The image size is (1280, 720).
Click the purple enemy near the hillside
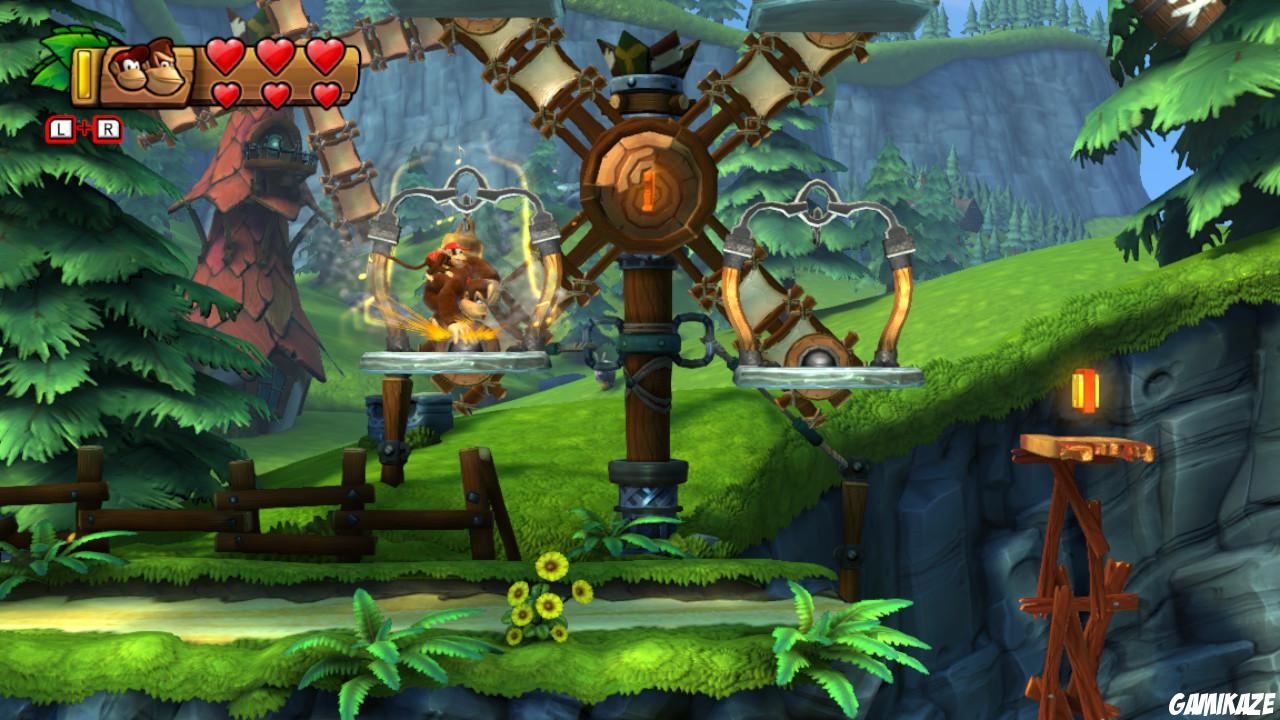tap(600, 378)
